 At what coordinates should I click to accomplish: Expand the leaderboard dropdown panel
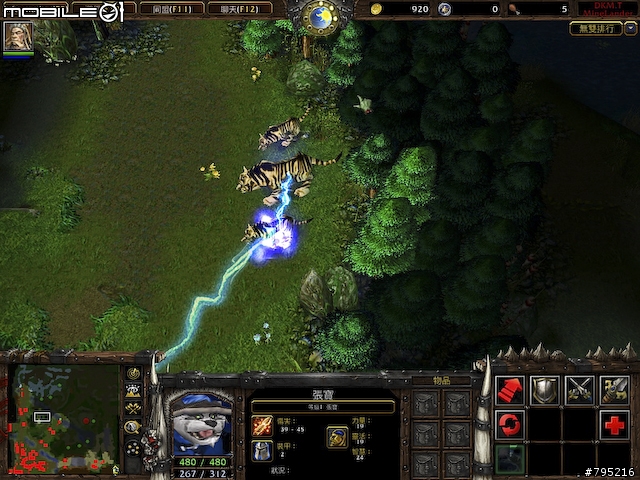click(596, 28)
